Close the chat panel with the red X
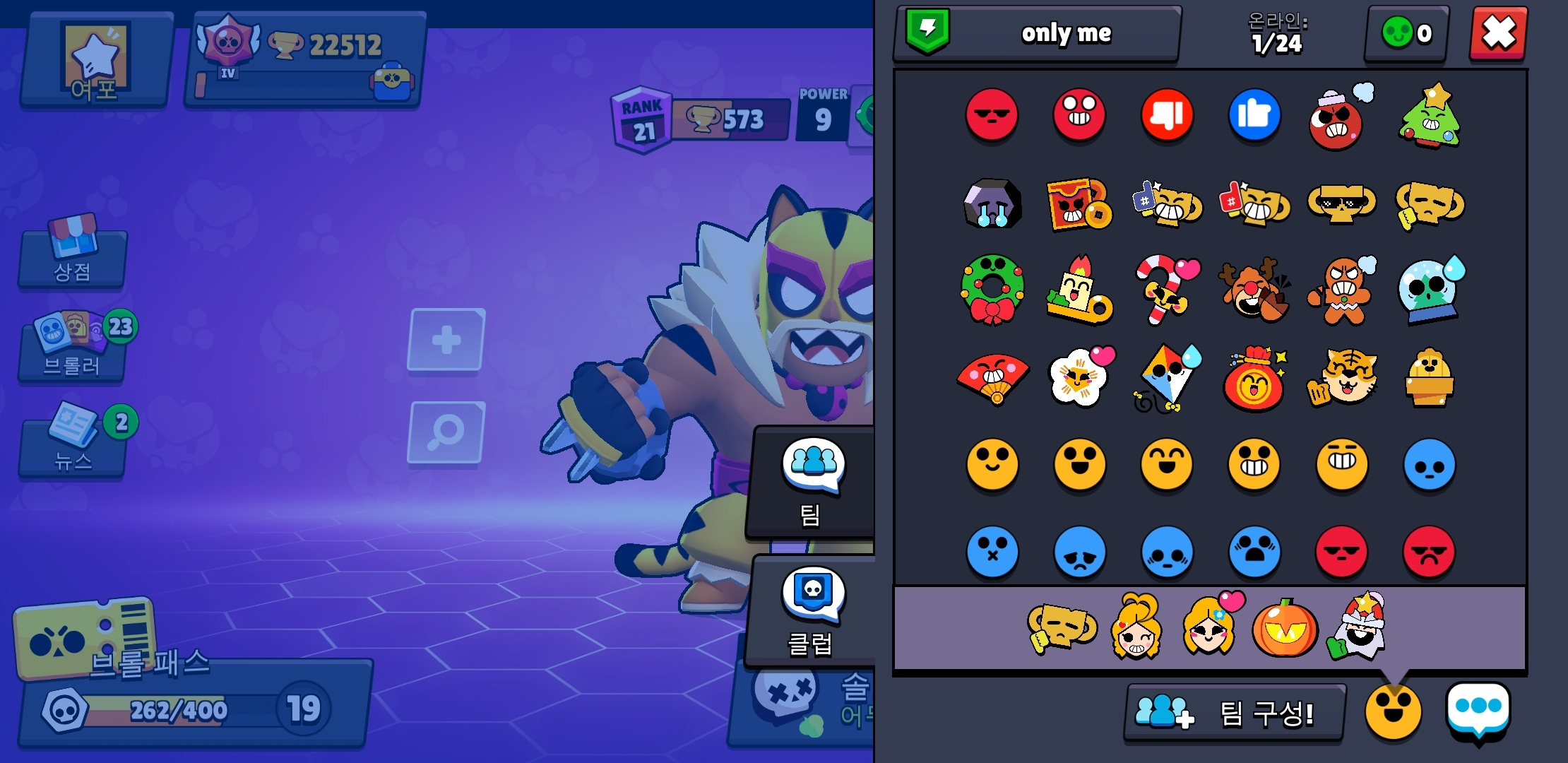Image resolution: width=1568 pixels, height=763 pixels. point(1498,33)
